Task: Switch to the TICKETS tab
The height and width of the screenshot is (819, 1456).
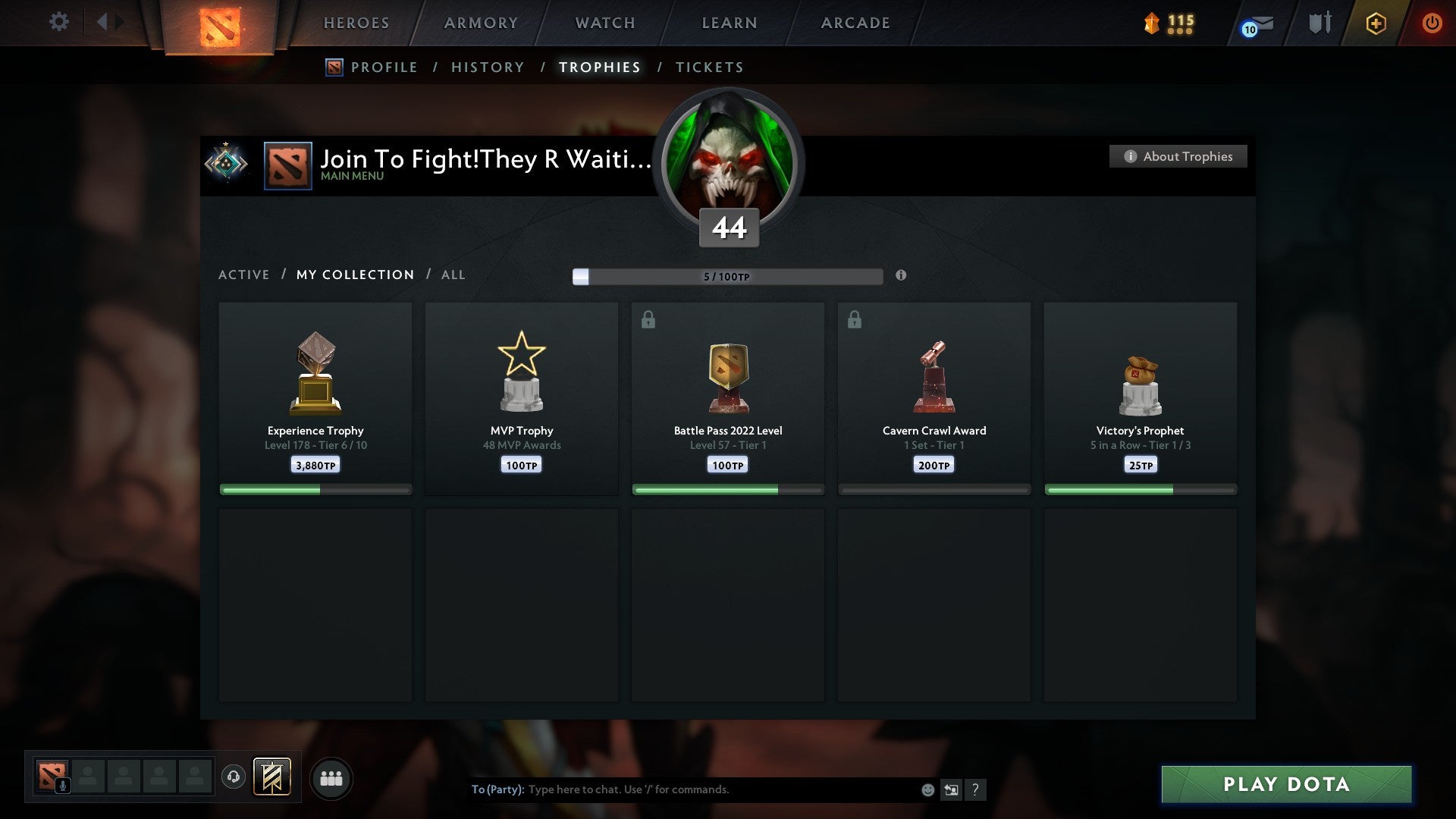Action: [x=709, y=67]
